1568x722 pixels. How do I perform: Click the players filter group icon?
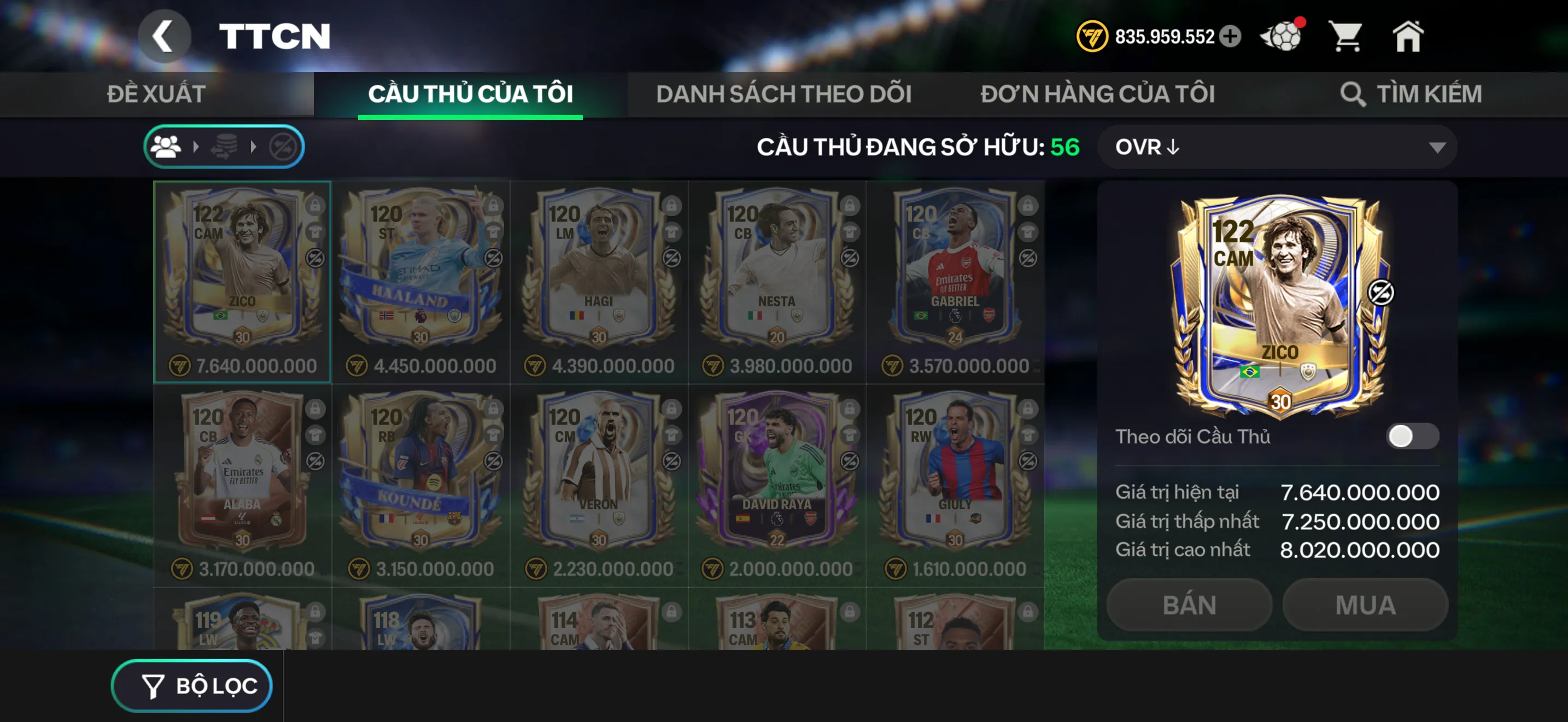click(x=167, y=146)
